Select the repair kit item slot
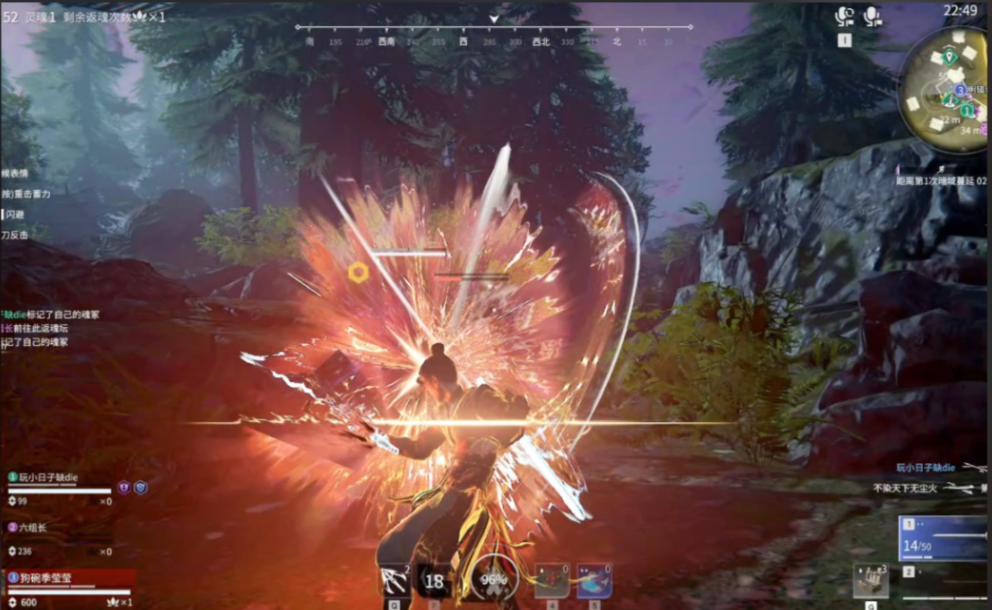 pos(871,581)
